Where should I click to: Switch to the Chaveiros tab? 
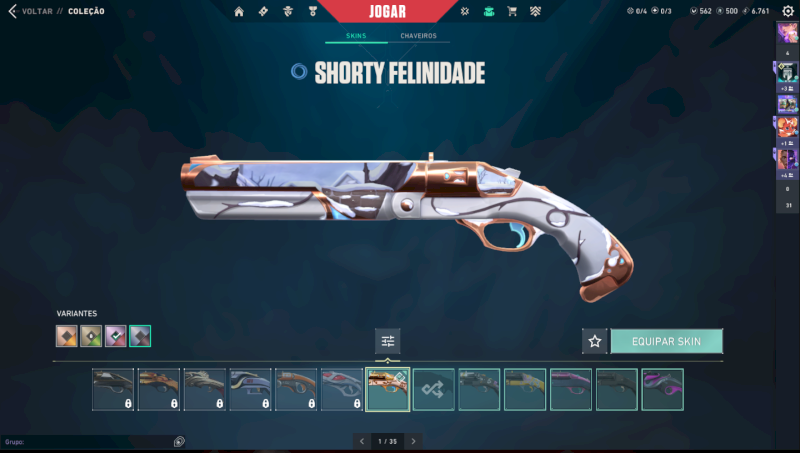[418, 36]
